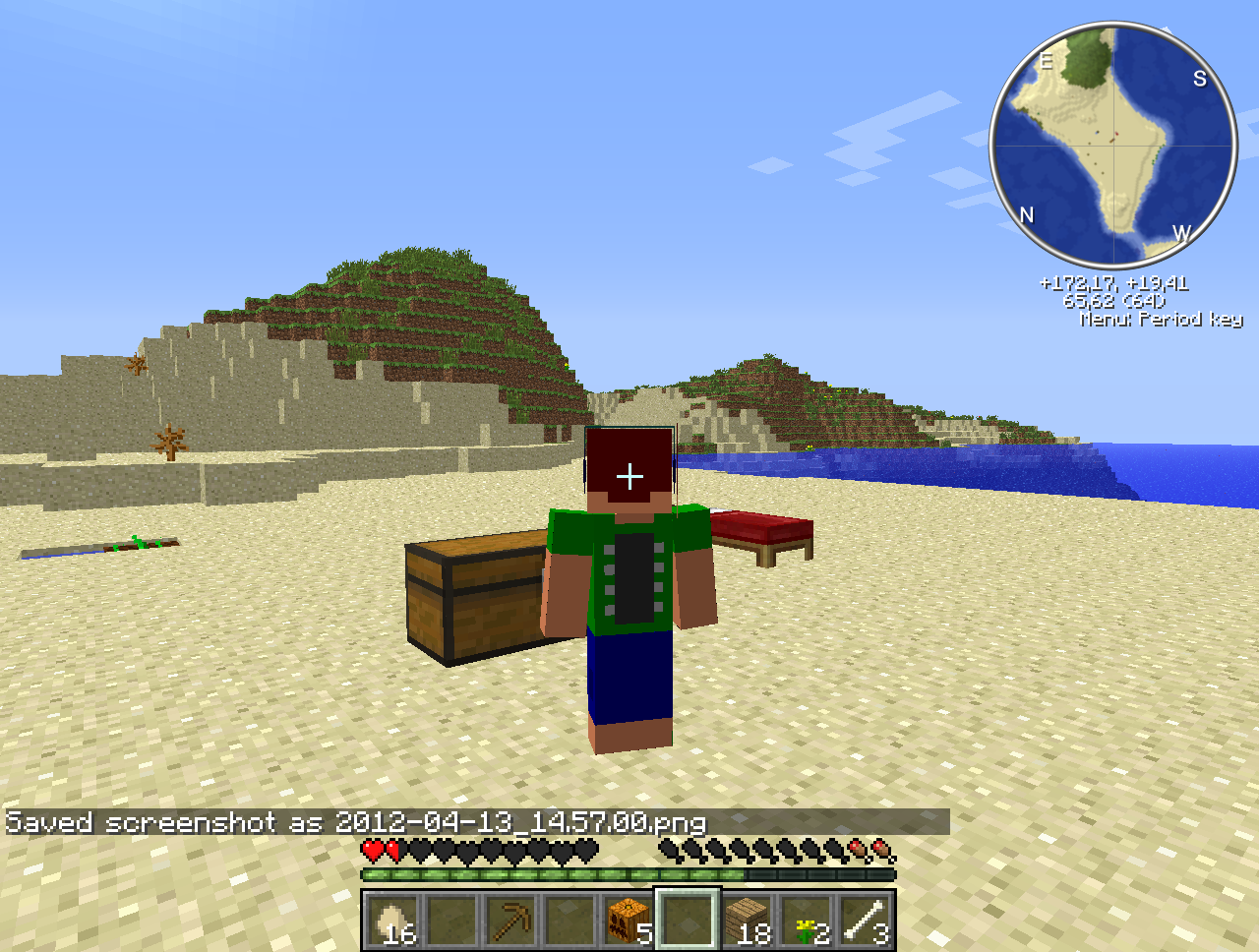Pick the wooden planks hotbar slot
This screenshot has height=952, width=1259.
(x=747, y=922)
